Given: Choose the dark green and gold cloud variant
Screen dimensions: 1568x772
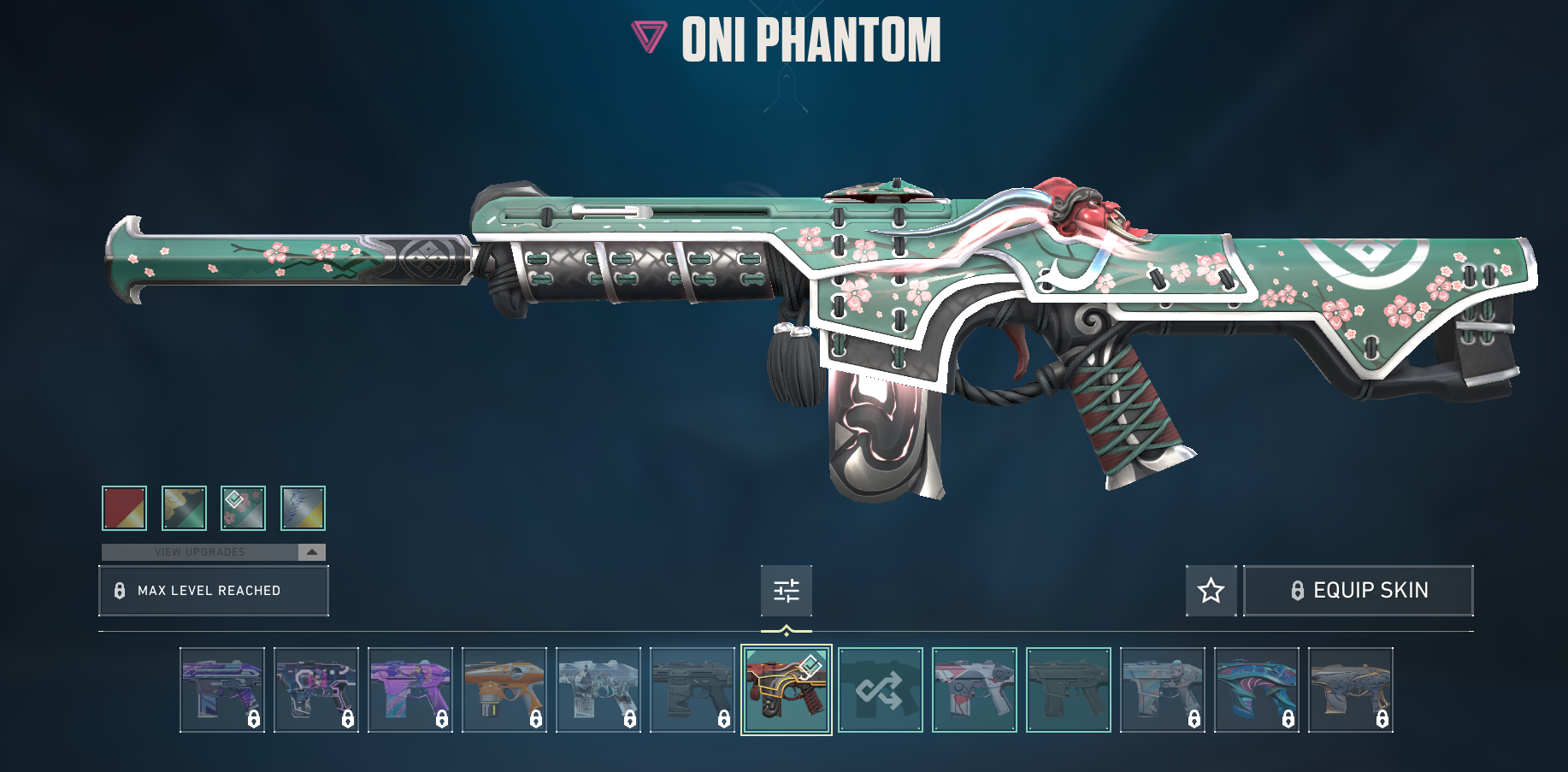Looking at the screenshot, I should coord(184,508).
